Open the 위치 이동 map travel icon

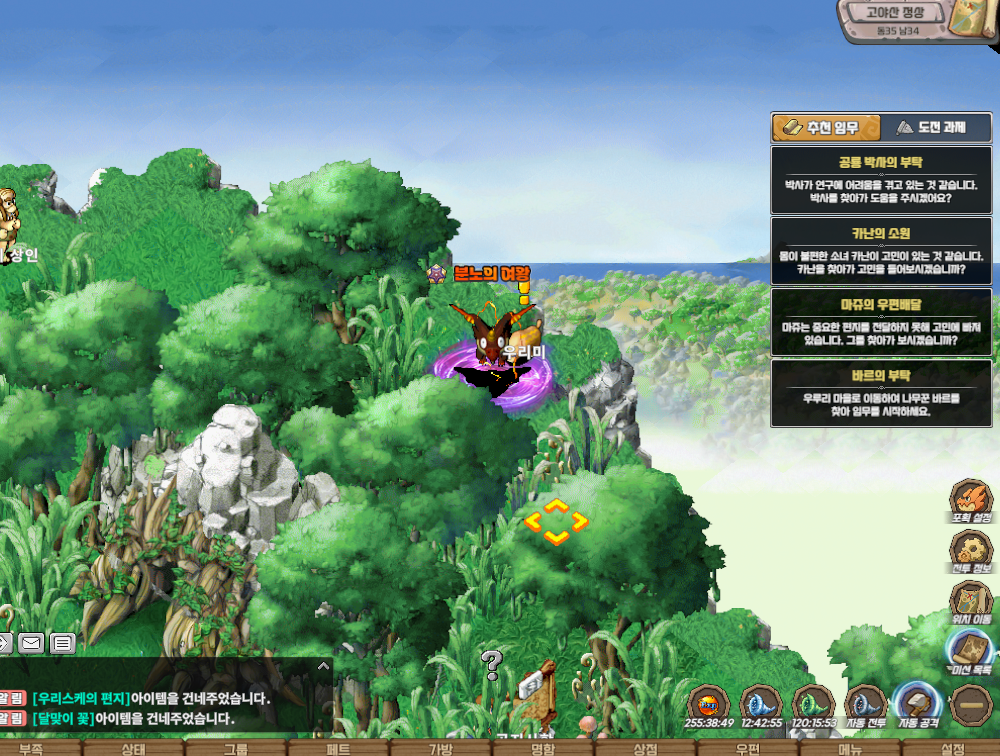pos(970,602)
